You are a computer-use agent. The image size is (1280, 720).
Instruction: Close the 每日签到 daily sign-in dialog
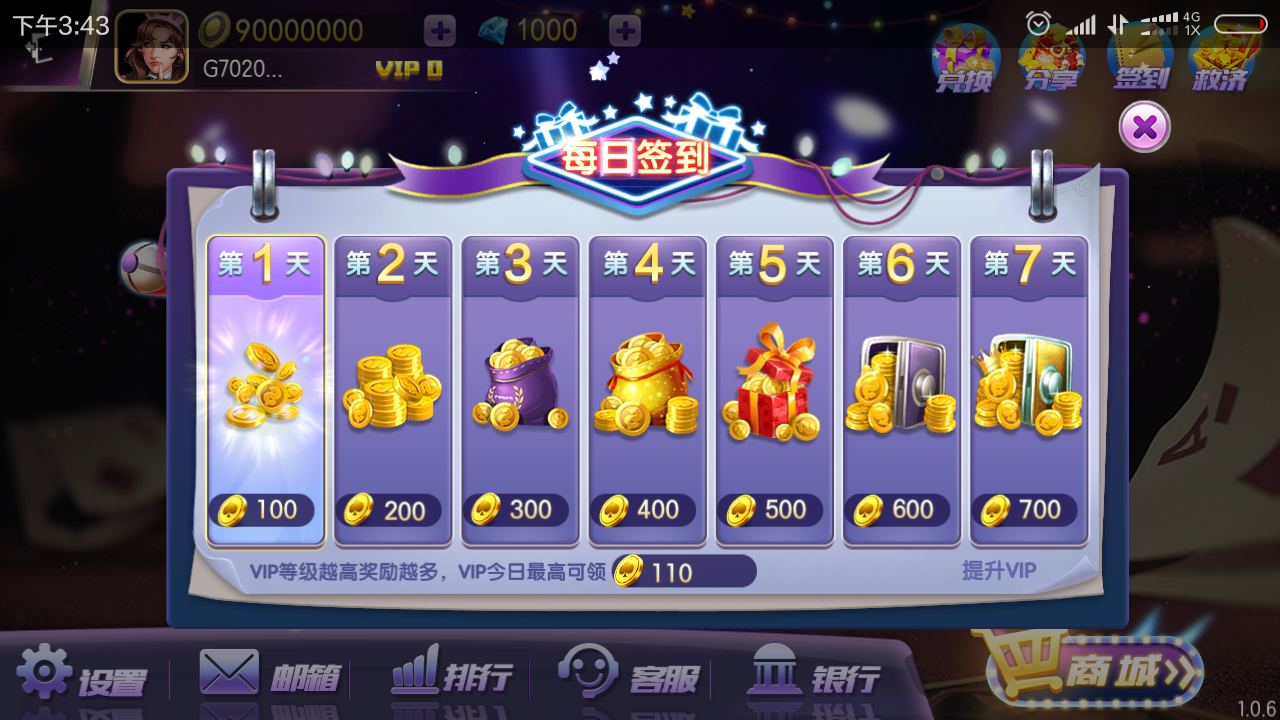click(x=1144, y=127)
